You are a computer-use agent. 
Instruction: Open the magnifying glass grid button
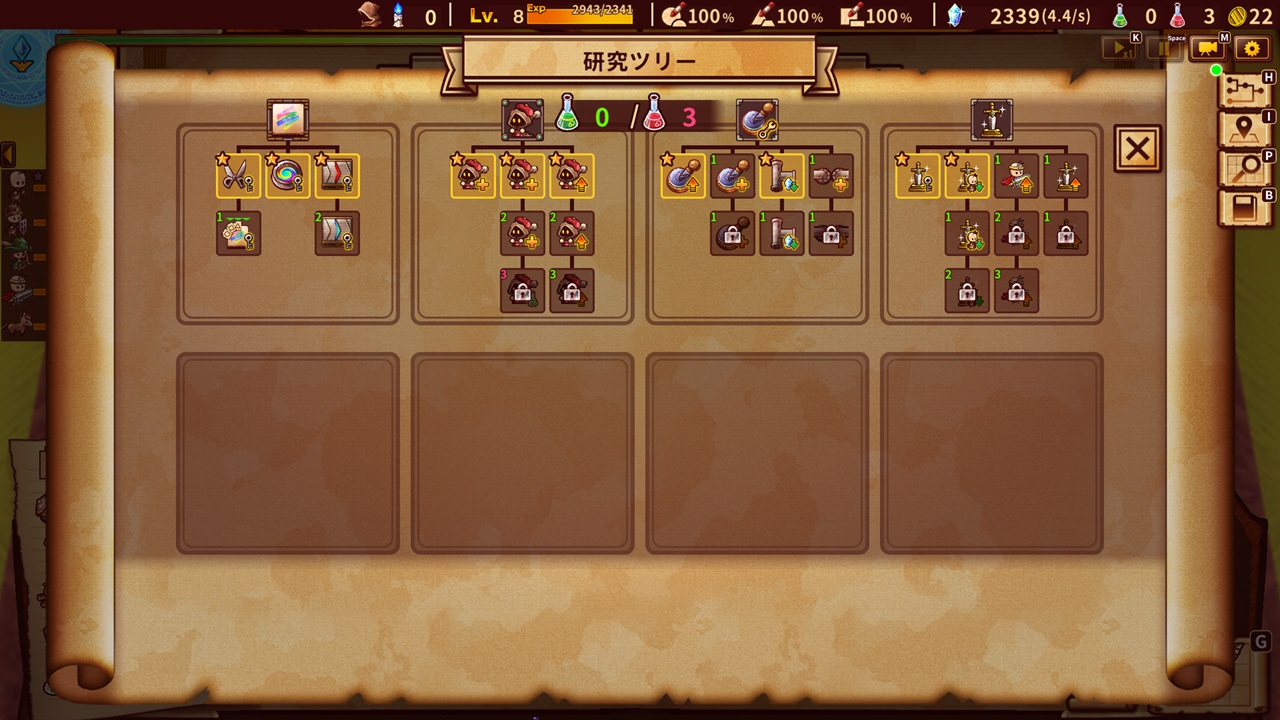pyautogui.click(x=1243, y=169)
